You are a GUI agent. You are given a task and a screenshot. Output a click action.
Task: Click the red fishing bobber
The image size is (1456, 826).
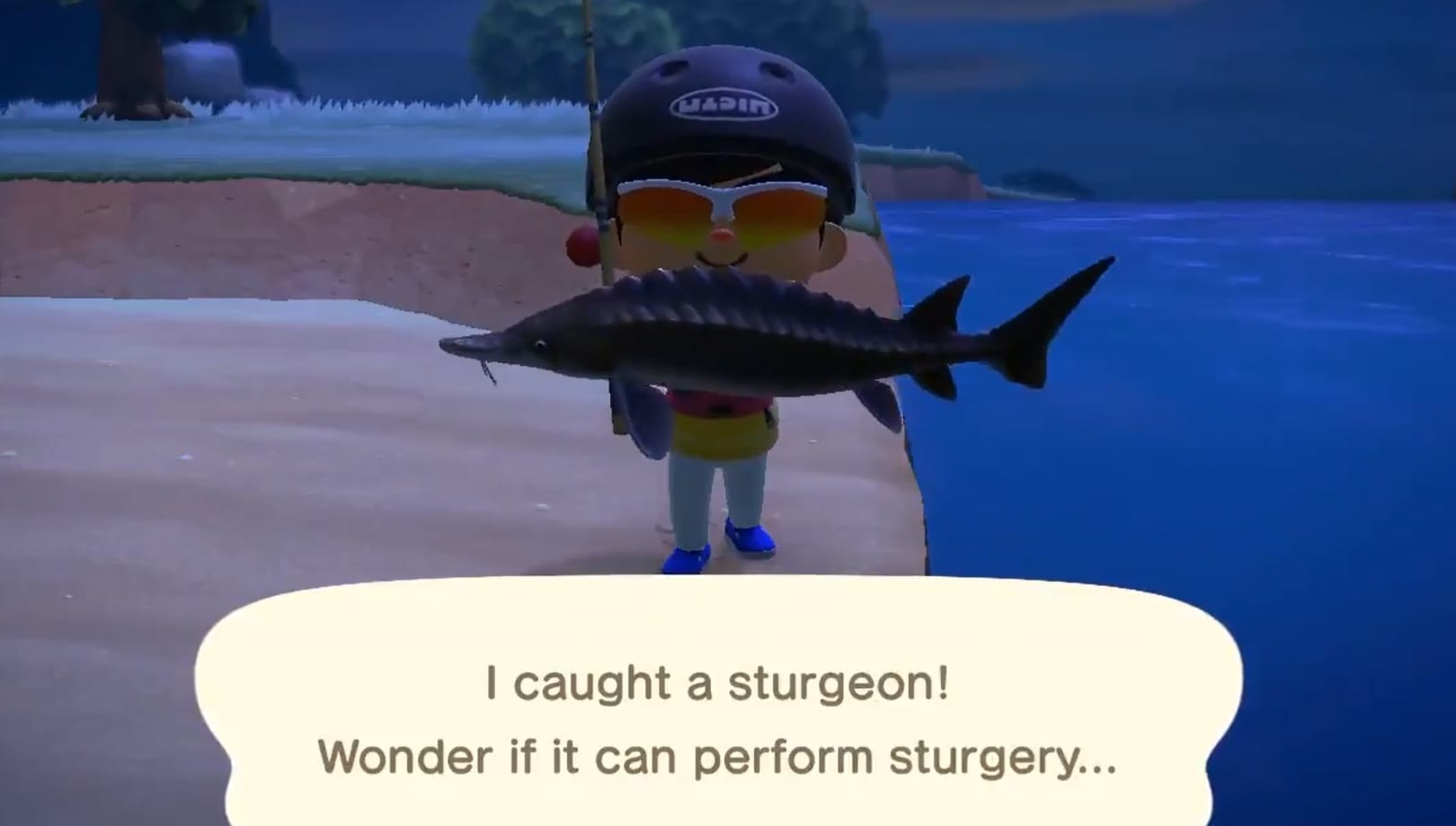click(x=582, y=244)
